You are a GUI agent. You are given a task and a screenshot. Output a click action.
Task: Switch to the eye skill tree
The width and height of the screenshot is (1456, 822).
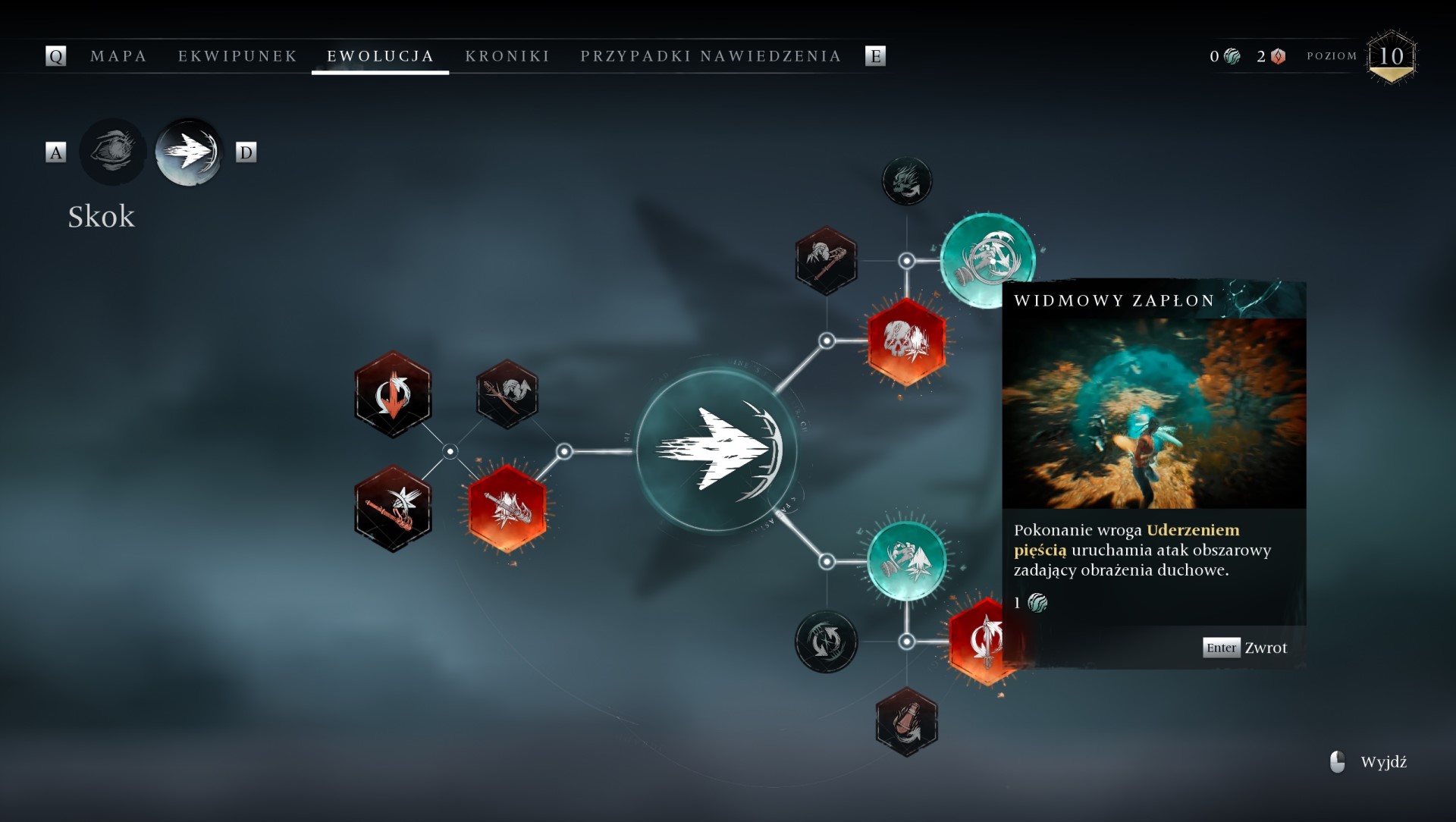(113, 152)
